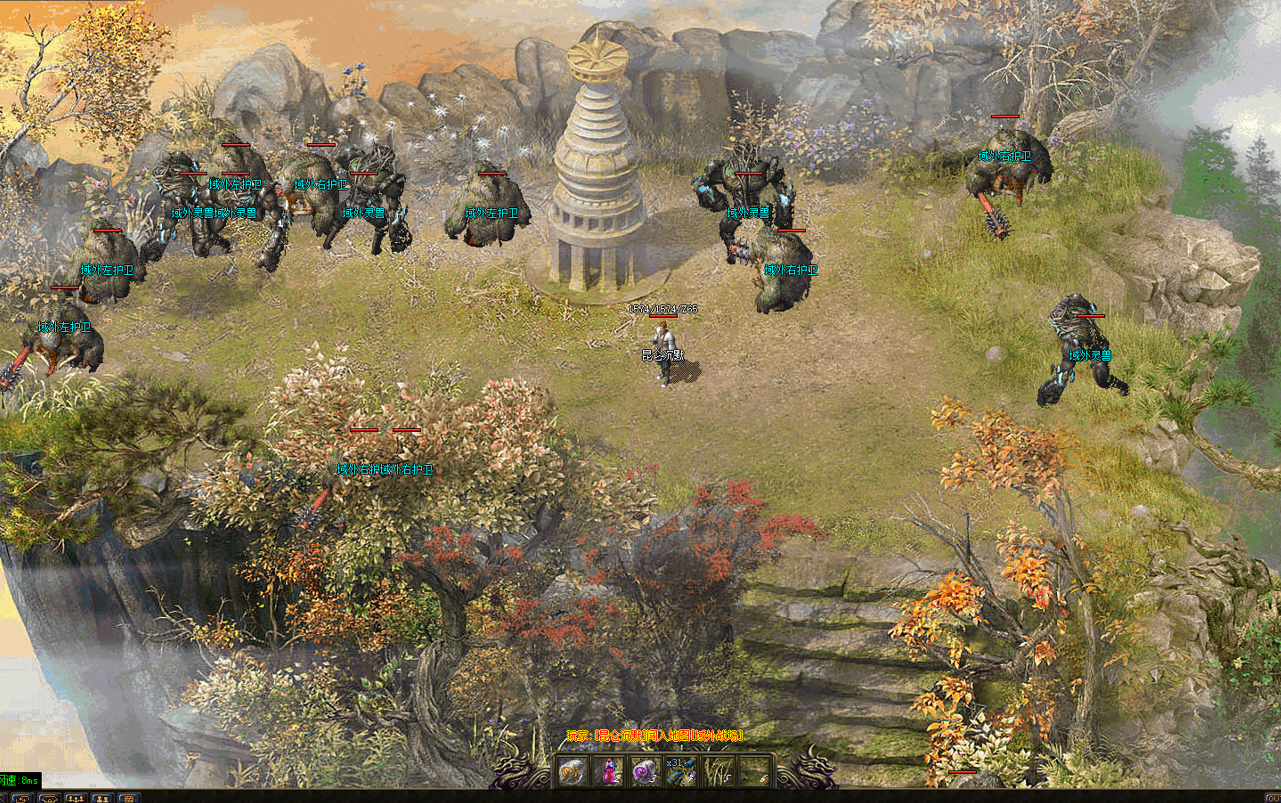The image size is (1281, 803).
Task: Open the three-person group button
Action: (75, 798)
